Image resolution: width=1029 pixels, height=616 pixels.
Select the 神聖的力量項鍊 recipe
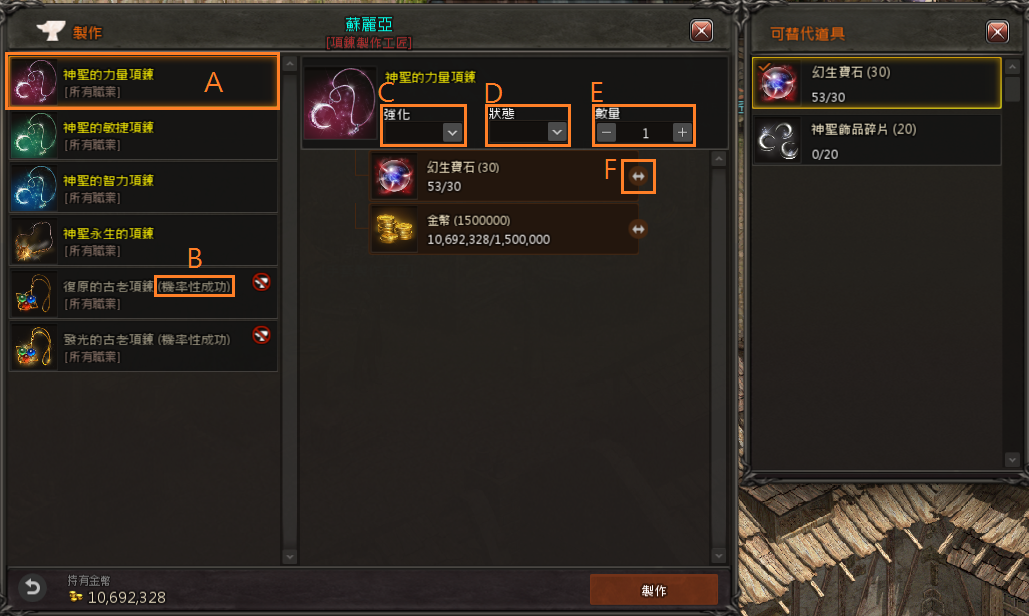click(140, 82)
